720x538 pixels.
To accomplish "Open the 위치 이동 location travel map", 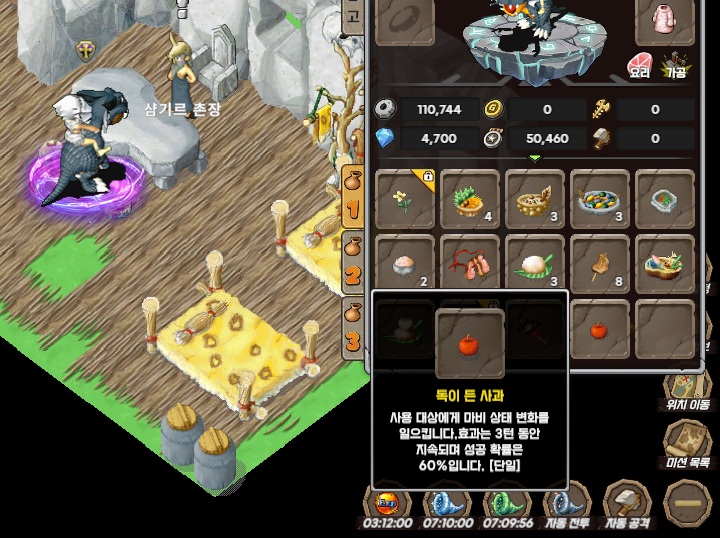I will click(x=686, y=394).
